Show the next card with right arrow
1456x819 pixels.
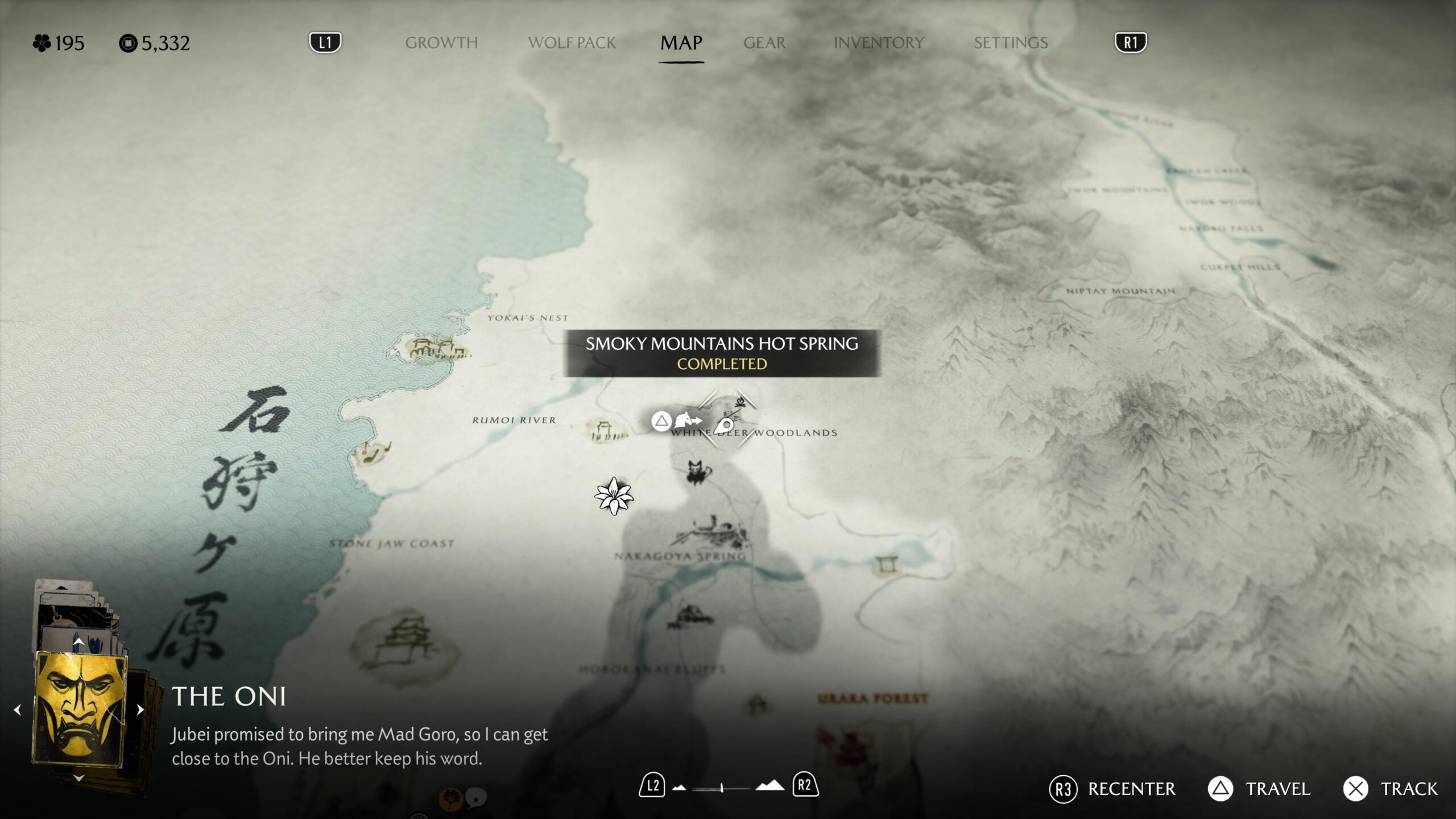coord(140,709)
